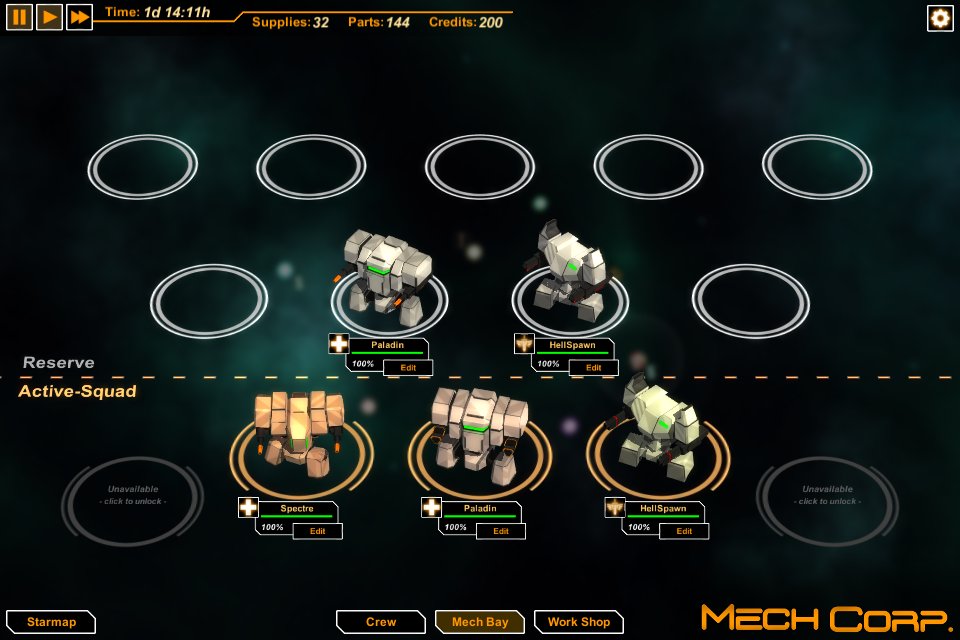Resume time at normal play speed
This screenshot has height=640, width=960.
click(49, 17)
